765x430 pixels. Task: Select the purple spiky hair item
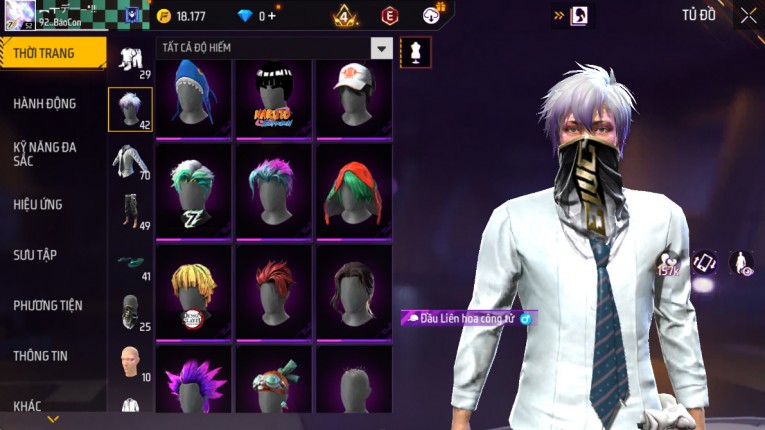(194, 385)
